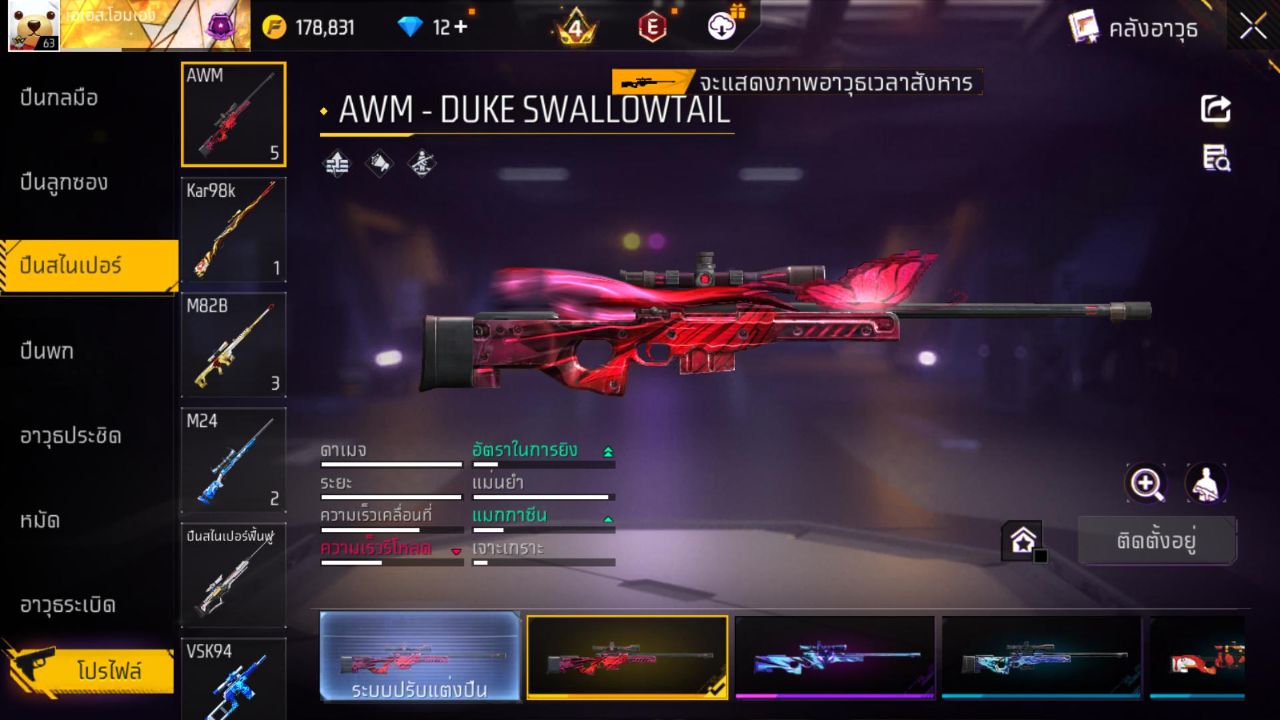Select the Kar98k weapon in the list
Screen dimensions: 1280x720
[x=233, y=230]
